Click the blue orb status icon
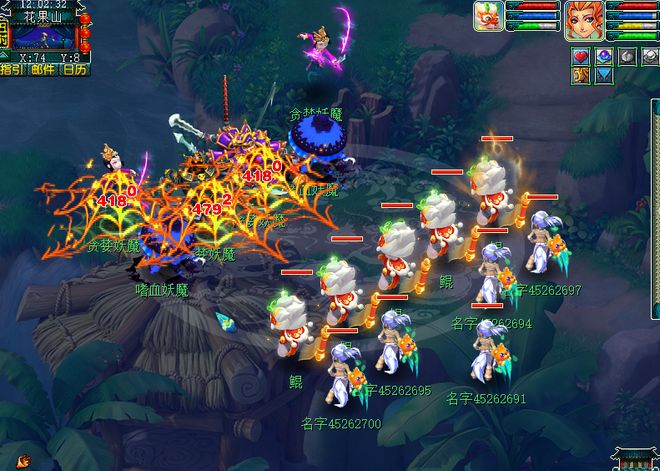660x471 pixels. [603, 56]
